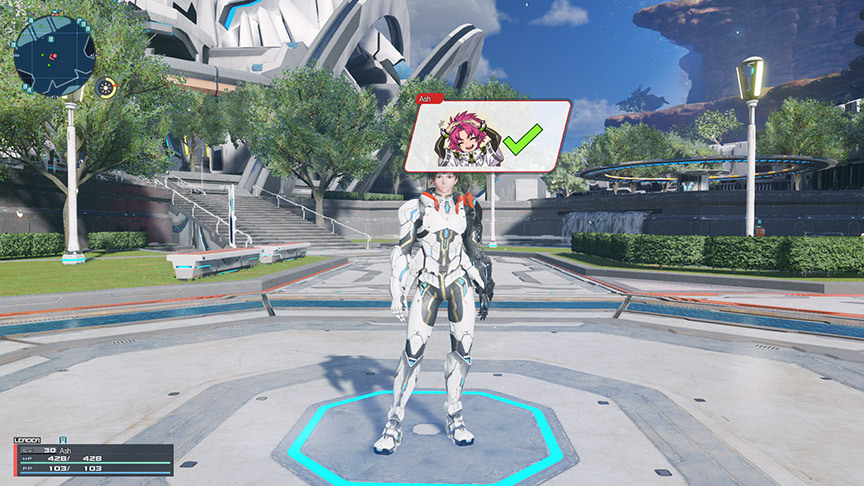
Task: Select Ash's chat stamp bubble
Action: (487, 137)
